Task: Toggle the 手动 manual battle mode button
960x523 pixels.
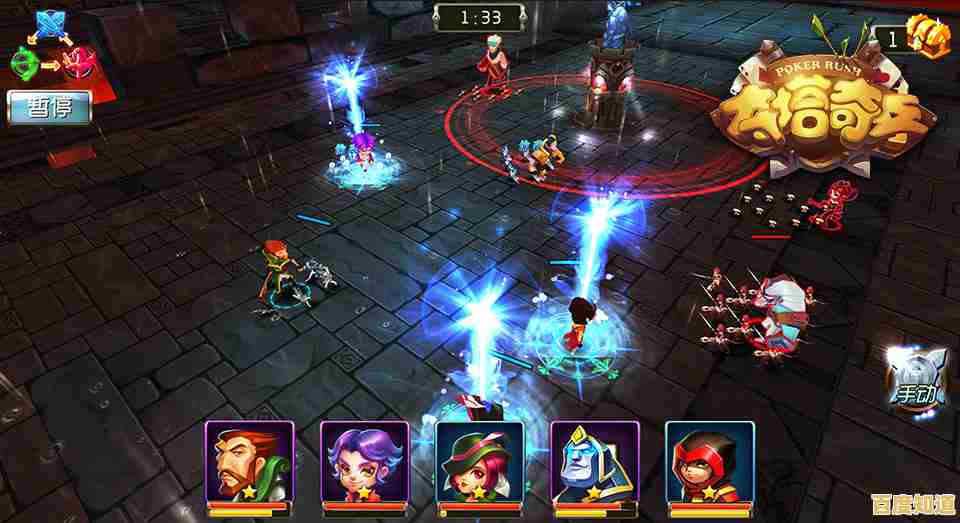Action: click(914, 379)
